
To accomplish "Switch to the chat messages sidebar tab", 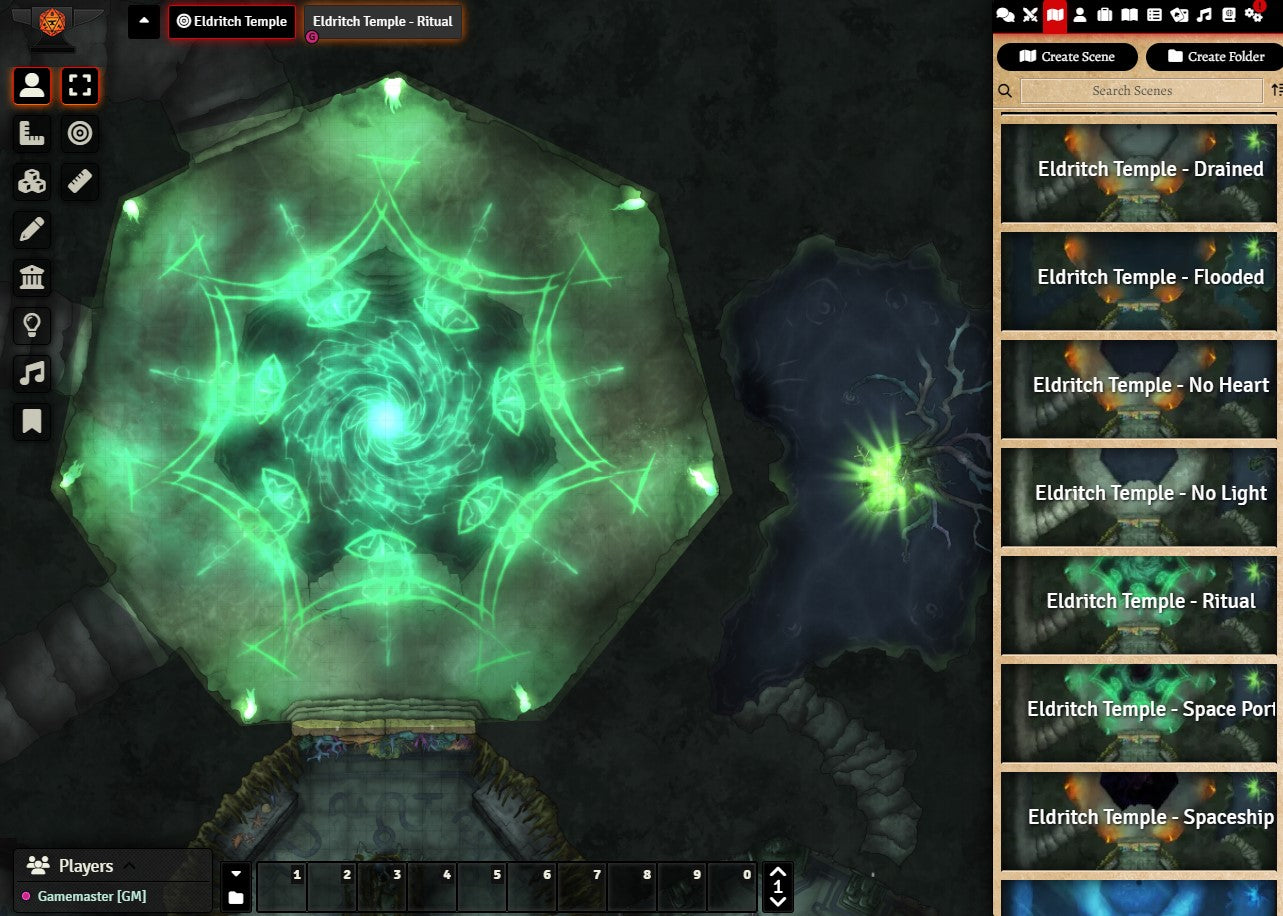I will tap(1006, 15).
